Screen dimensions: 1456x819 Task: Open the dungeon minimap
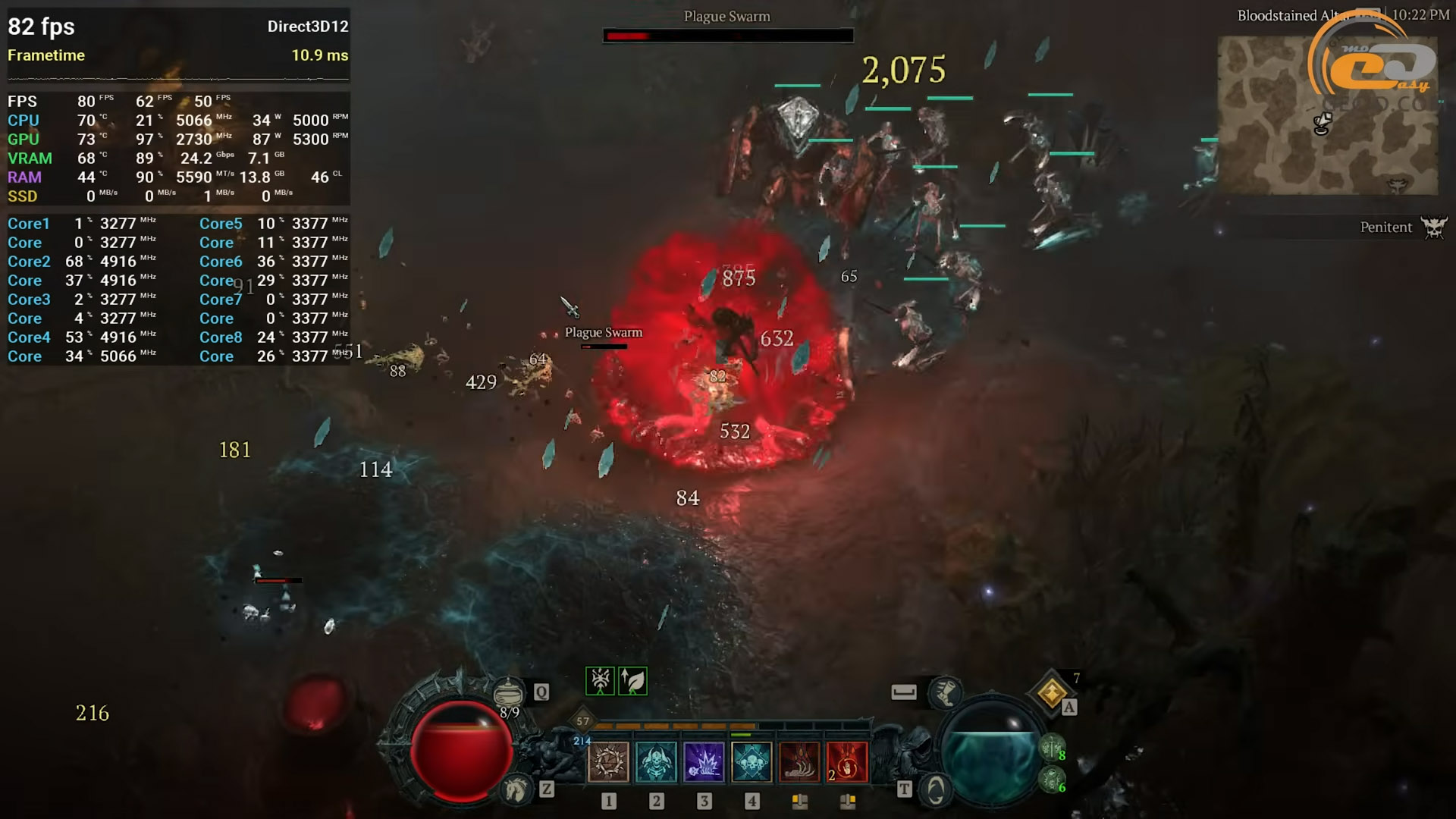pos(1327,115)
